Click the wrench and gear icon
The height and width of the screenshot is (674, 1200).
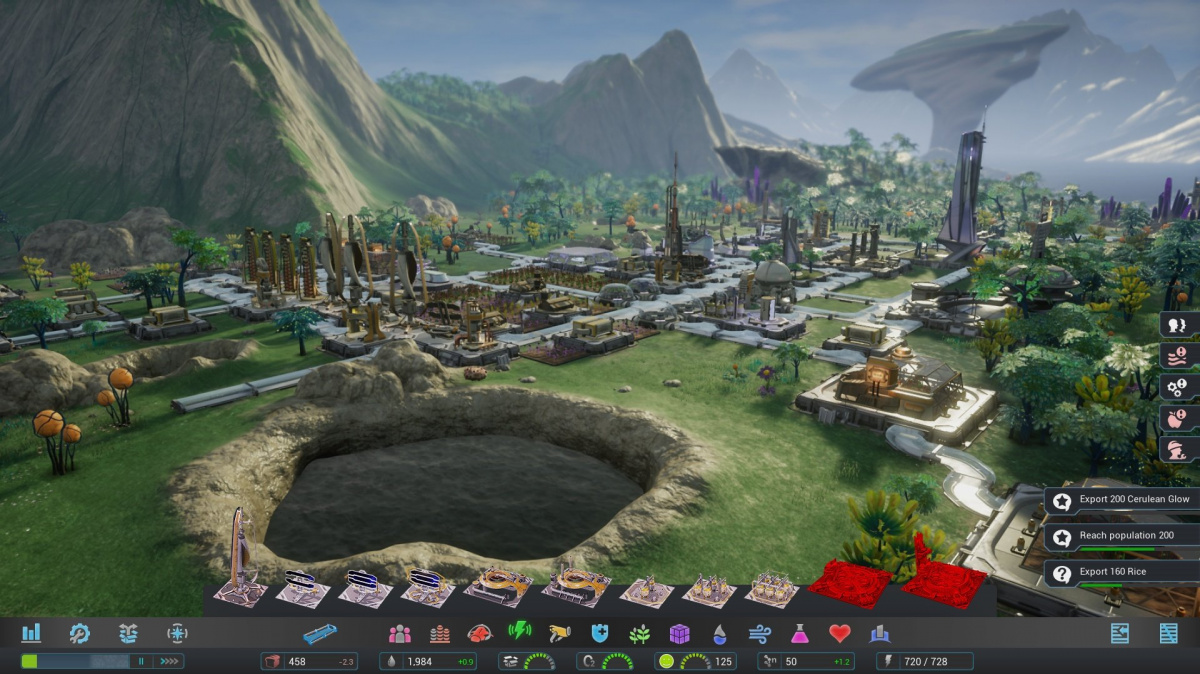coord(80,633)
